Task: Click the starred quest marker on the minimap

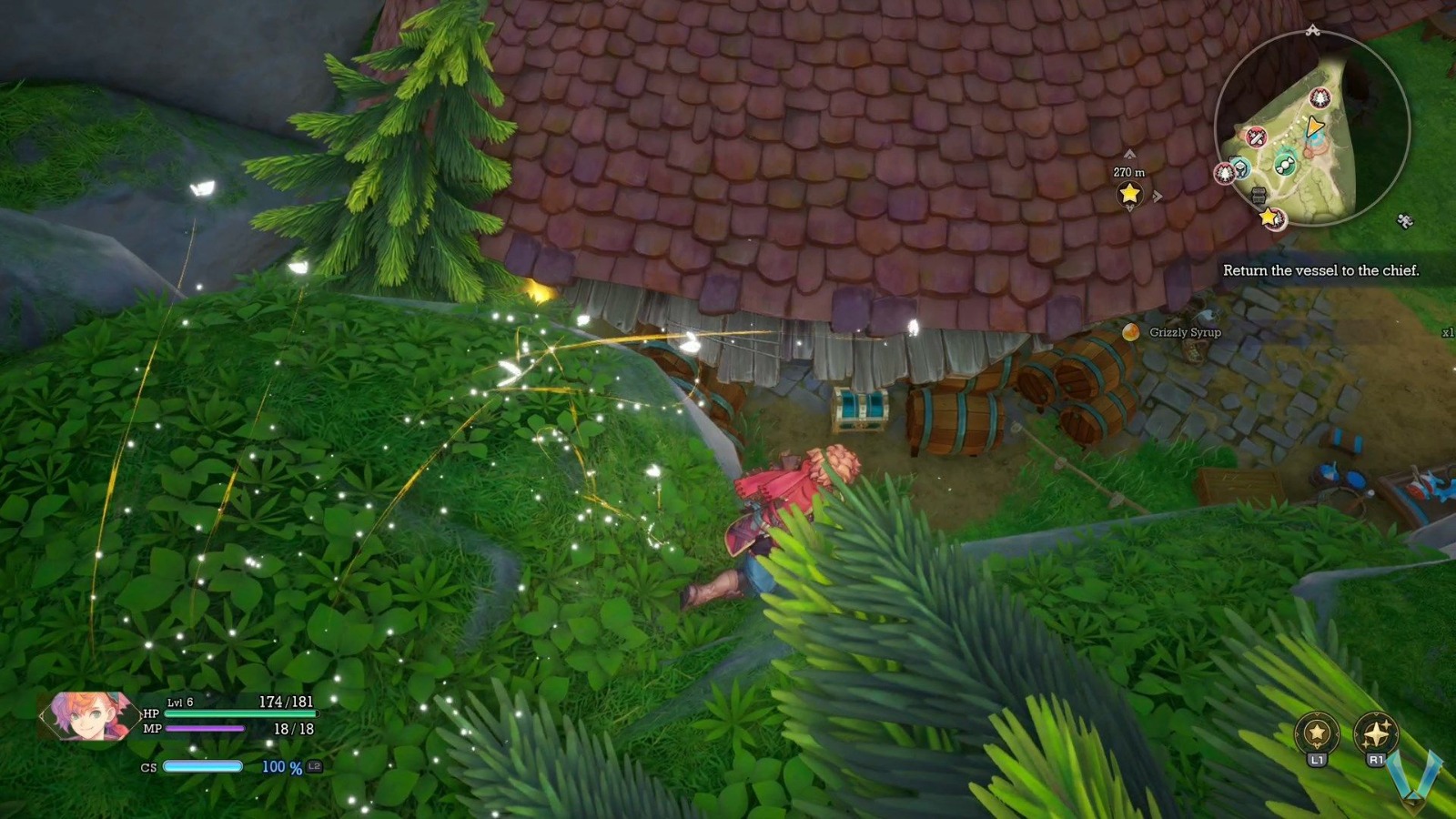Action: 1269,218
